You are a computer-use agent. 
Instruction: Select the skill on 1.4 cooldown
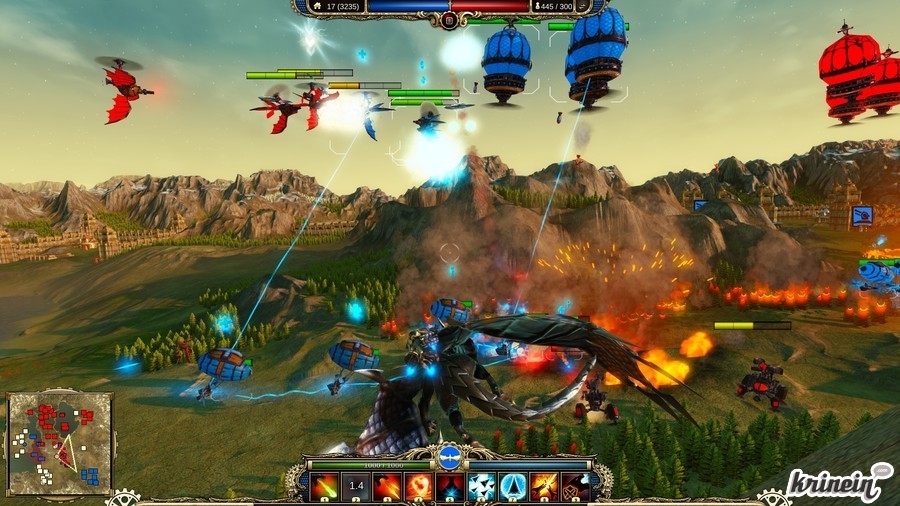click(356, 487)
